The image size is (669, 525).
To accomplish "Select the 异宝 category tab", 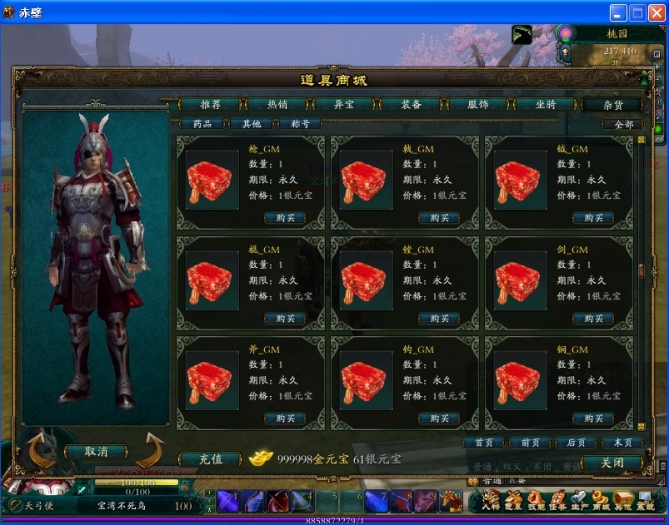I will 344,104.
